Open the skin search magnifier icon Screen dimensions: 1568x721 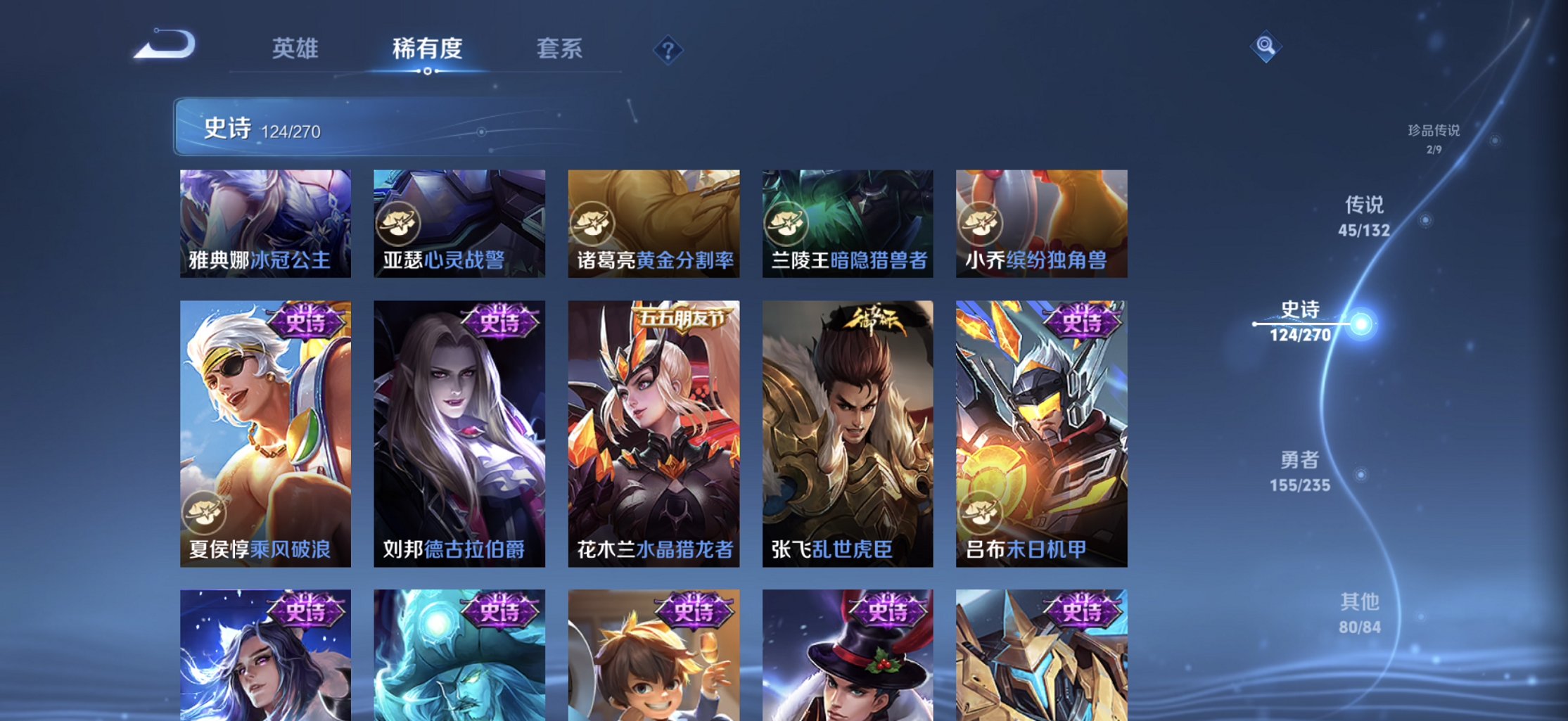1266,48
